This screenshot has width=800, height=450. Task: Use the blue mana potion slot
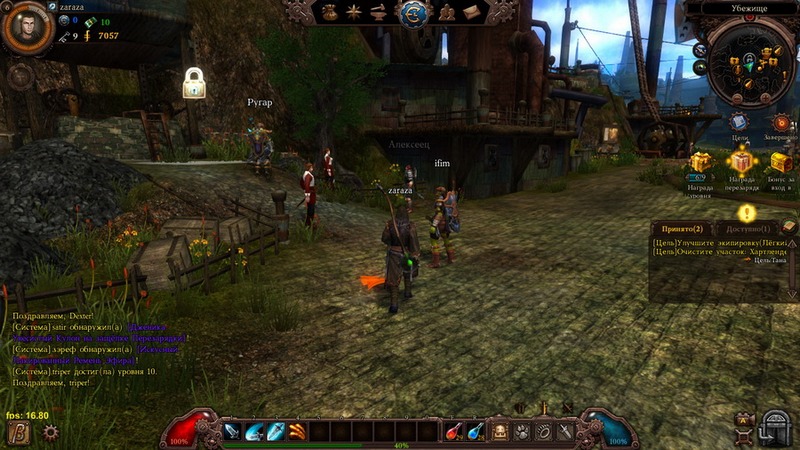(477, 431)
